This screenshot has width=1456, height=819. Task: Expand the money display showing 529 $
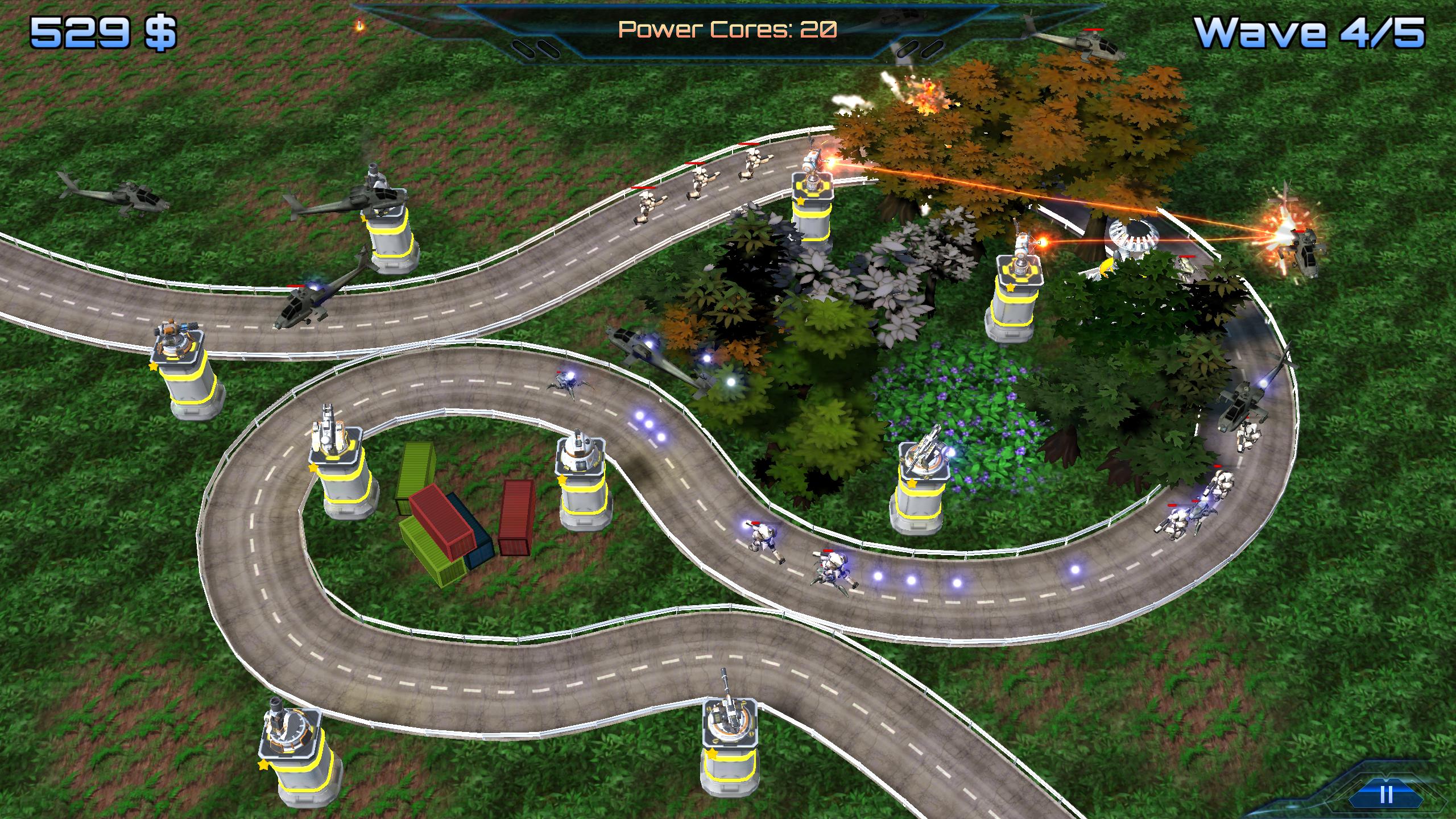click(x=102, y=32)
